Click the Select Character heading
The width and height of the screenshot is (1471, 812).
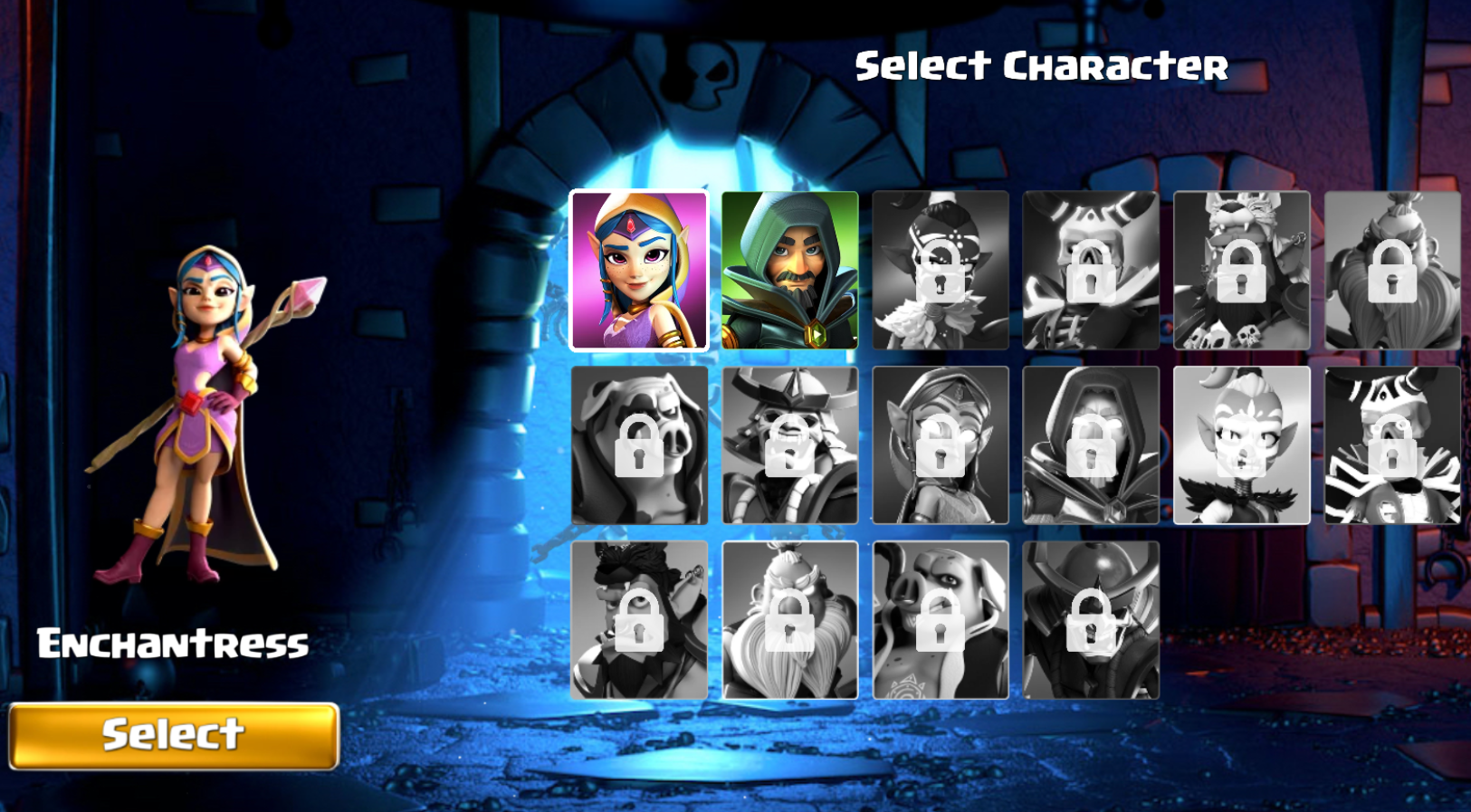(1043, 65)
